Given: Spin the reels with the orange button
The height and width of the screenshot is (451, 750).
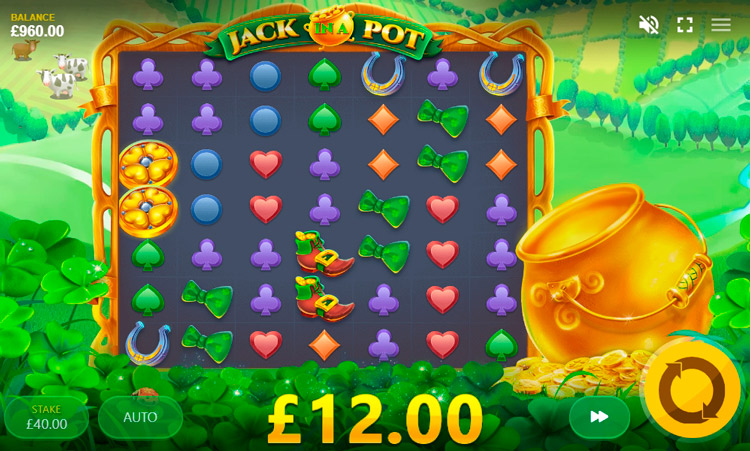Looking at the screenshot, I should pos(692,390).
